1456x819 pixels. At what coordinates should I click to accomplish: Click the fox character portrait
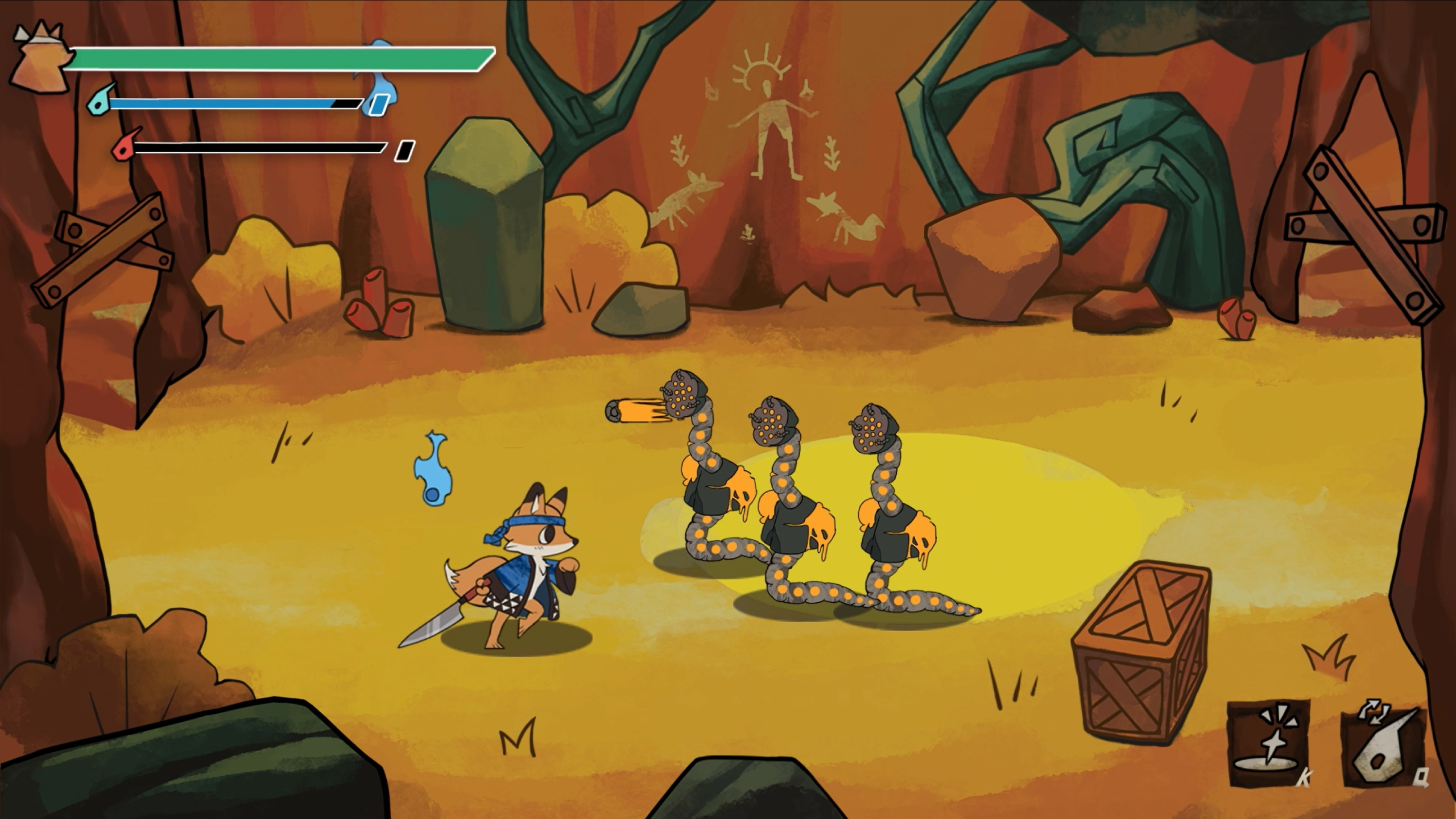[x=41, y=57]
